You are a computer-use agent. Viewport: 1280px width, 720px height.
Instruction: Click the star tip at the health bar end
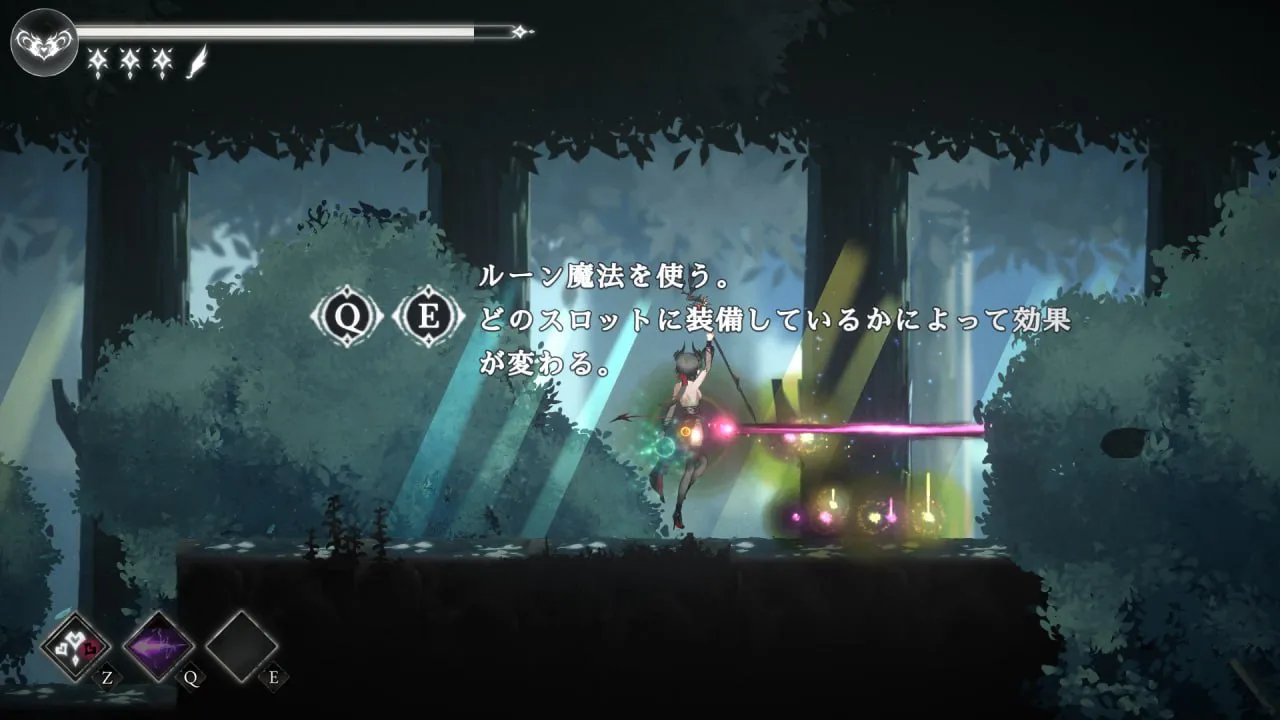pyautogui.click(x=521, y=30)
